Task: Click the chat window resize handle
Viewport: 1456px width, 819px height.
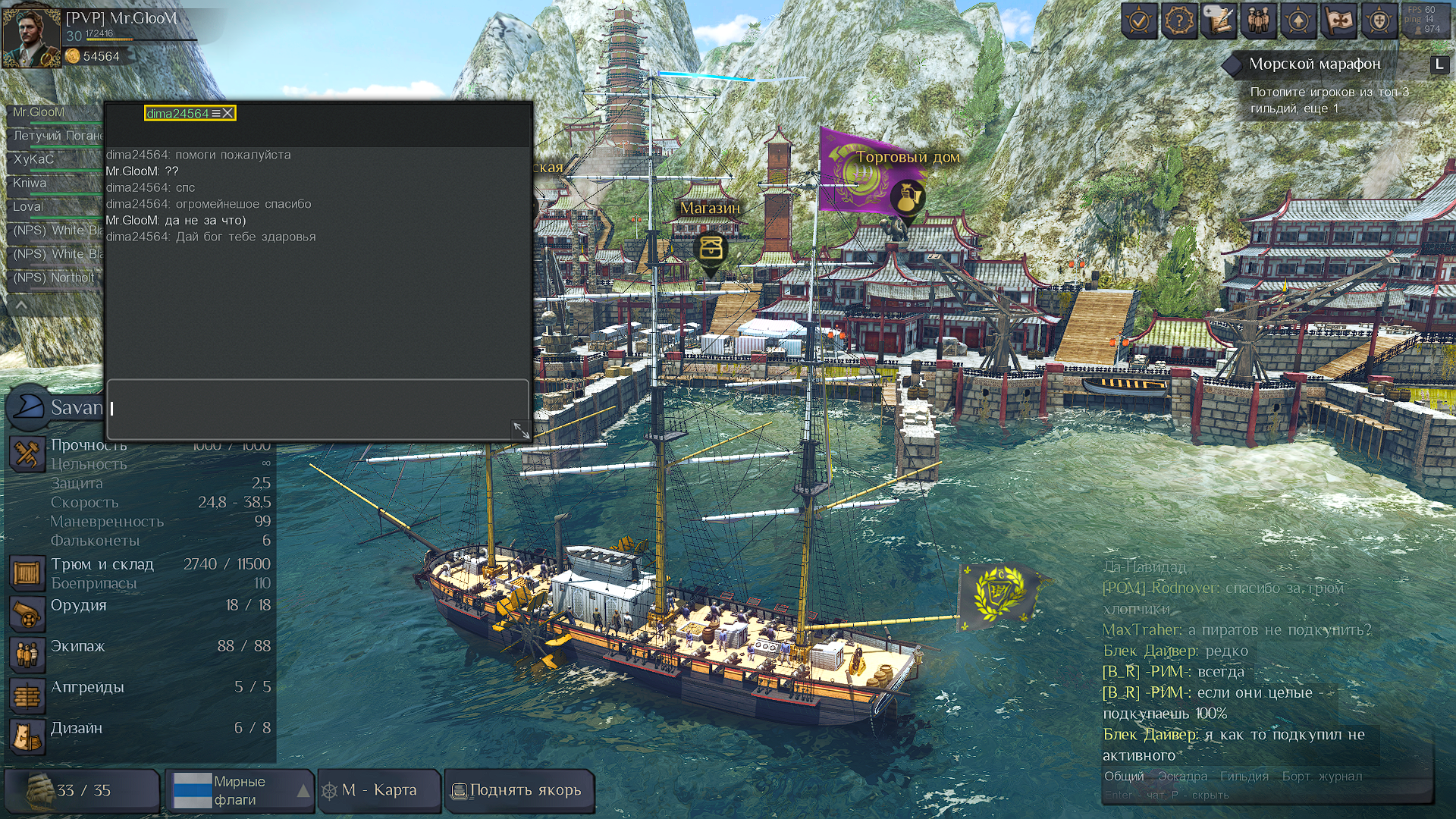Action: click(520, 430)
